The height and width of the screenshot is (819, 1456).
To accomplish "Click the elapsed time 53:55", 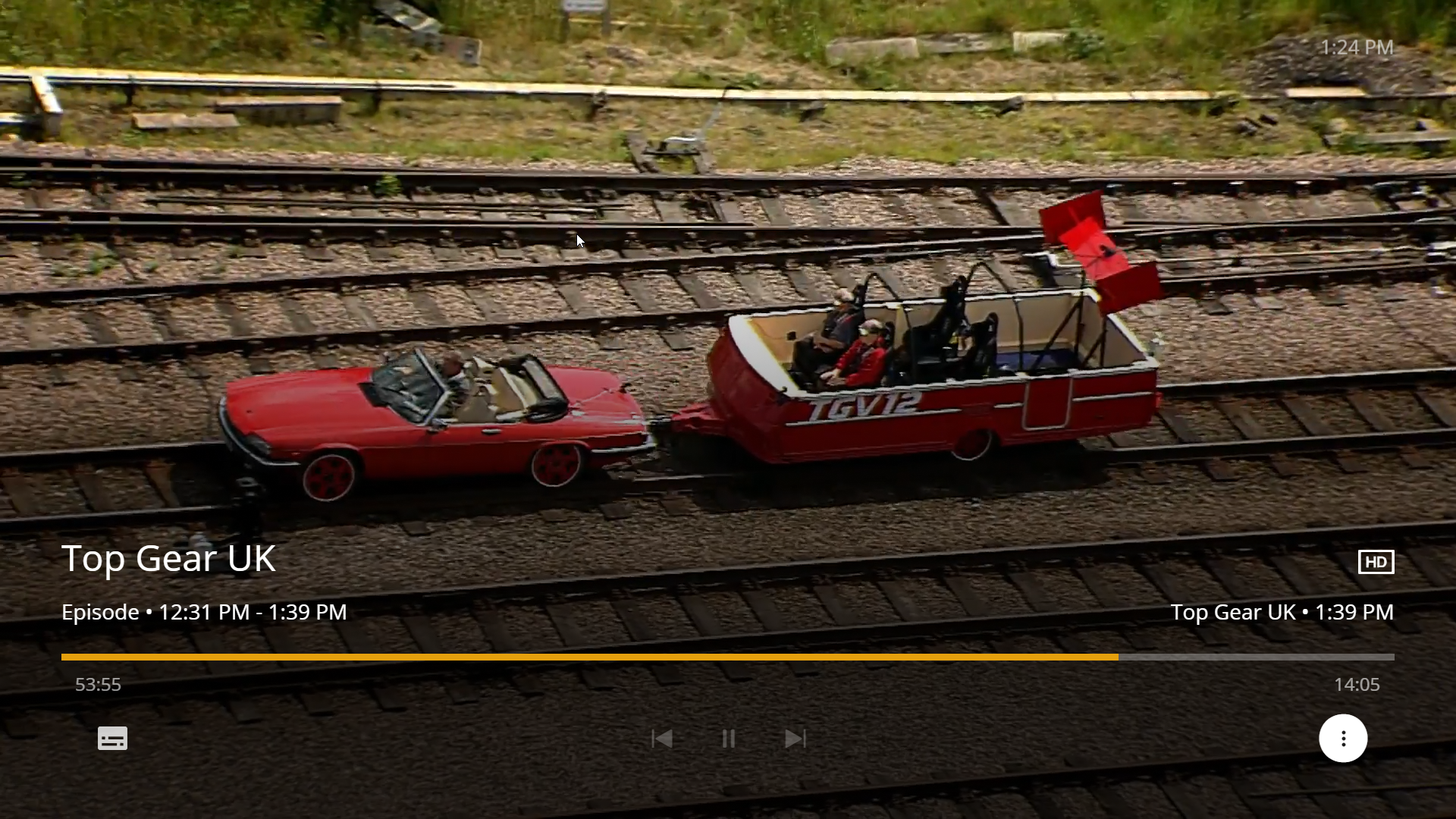I will [x=97, y=684].
